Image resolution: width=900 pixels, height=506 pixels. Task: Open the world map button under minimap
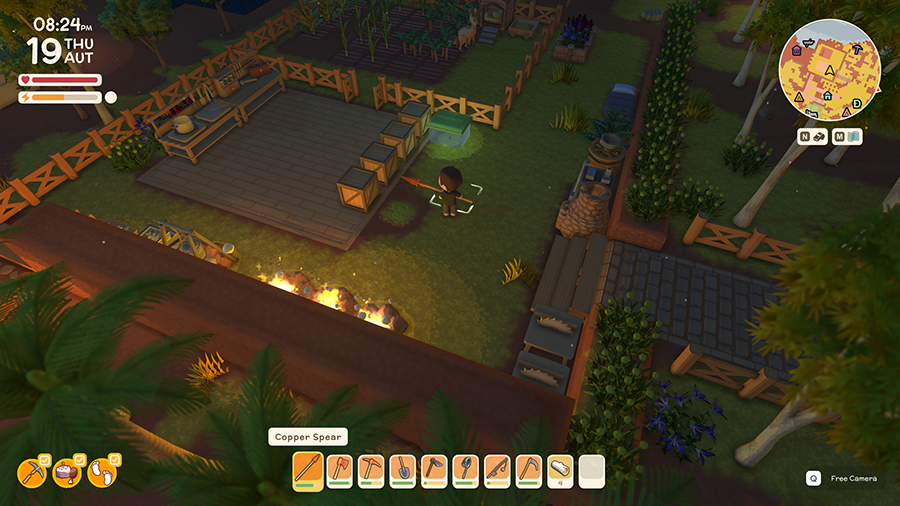(x=847, y=136)
